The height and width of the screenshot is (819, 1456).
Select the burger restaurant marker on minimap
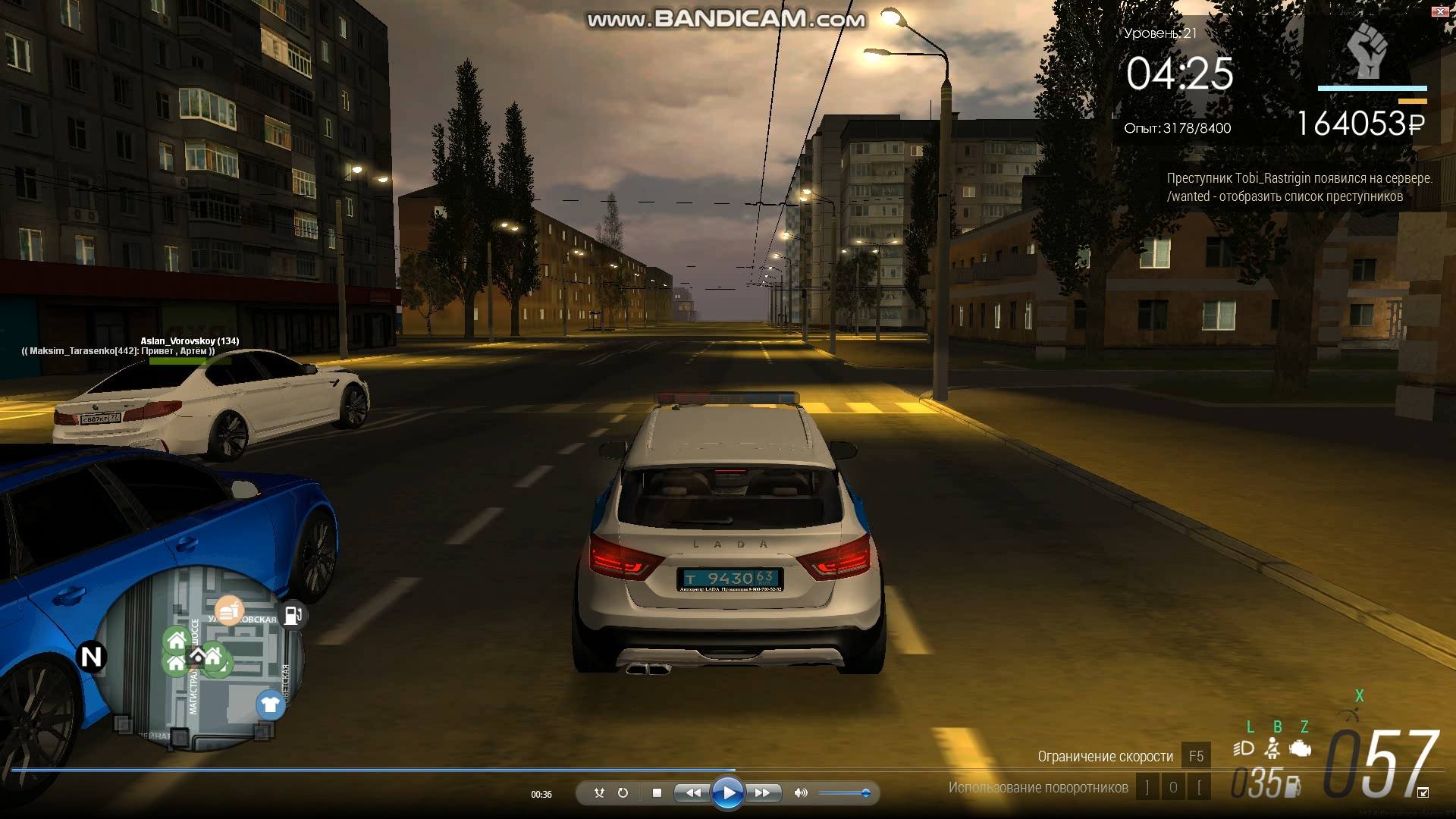(x=228, y=610)
